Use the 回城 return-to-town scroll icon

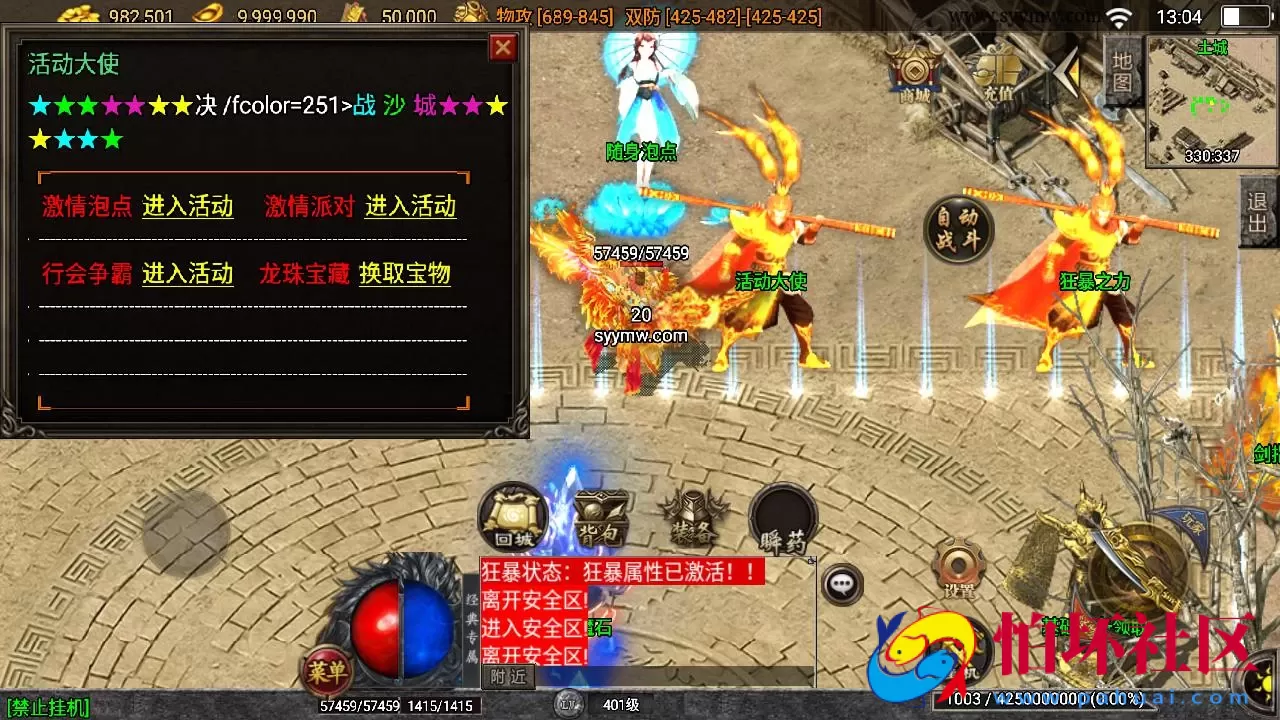pos(512,515)
